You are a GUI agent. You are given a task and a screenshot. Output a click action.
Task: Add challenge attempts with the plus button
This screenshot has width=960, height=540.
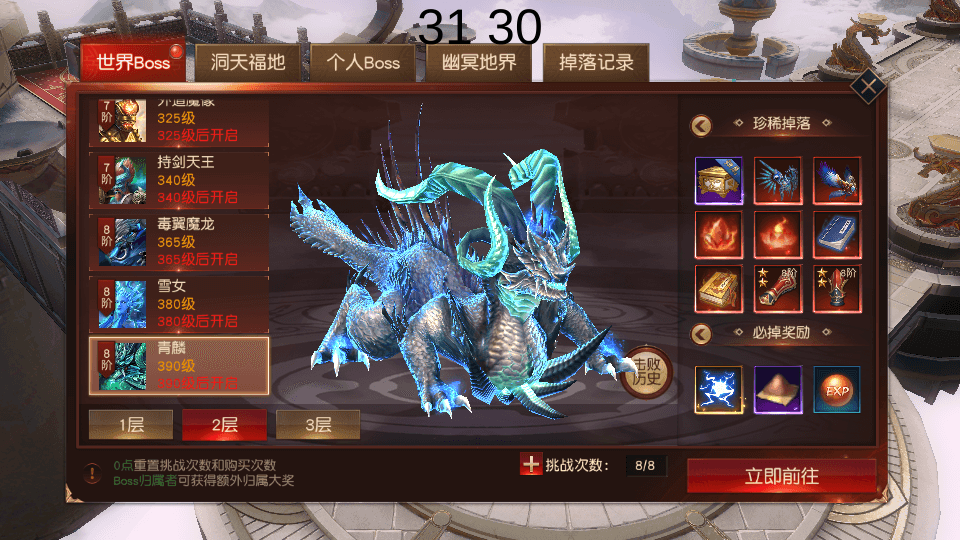click(x=531, y=465)
